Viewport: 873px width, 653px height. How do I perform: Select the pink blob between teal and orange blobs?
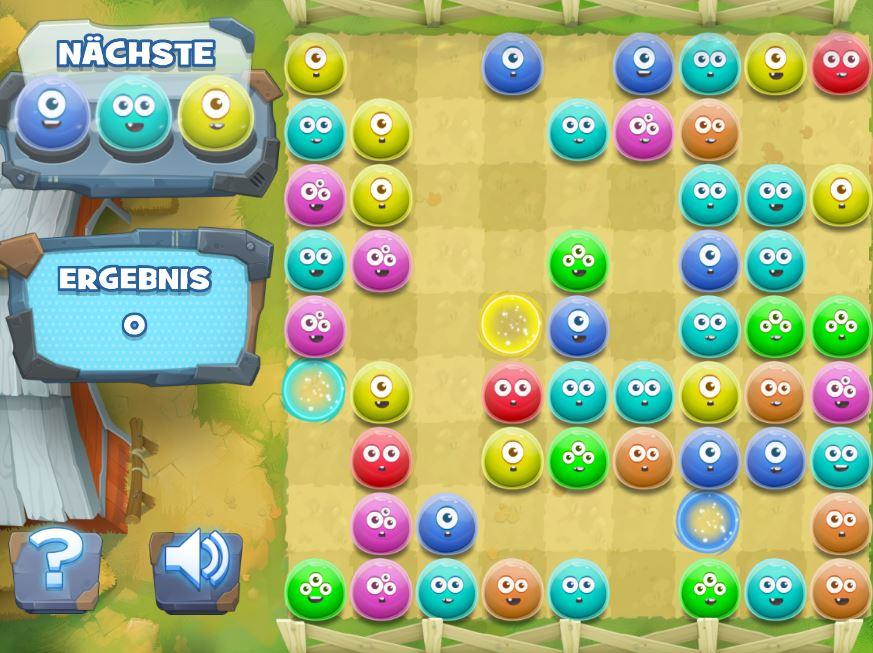(644, 129)
